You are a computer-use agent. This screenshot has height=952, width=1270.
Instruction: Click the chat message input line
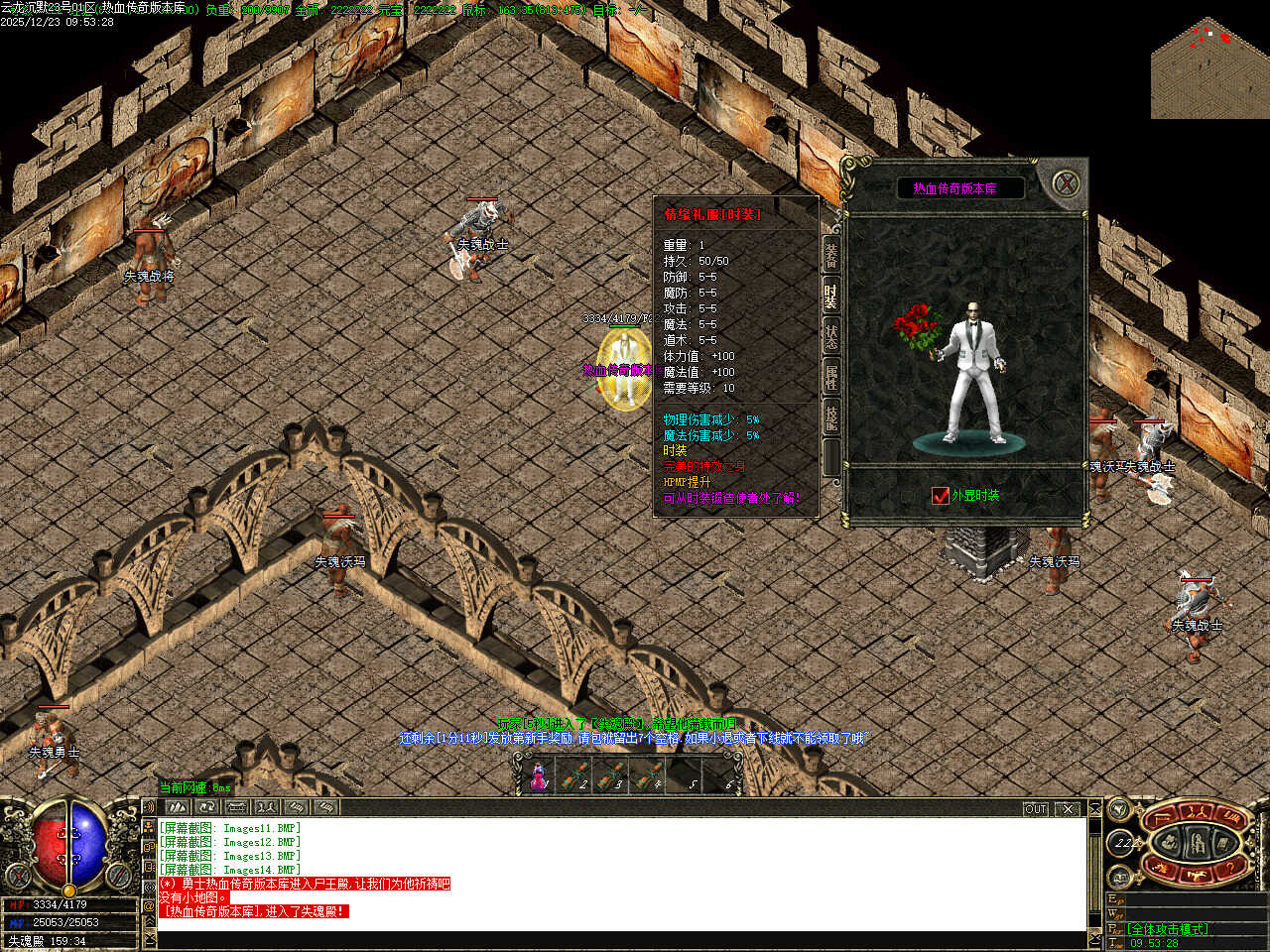pyautogui.click(x=615, y=939)
